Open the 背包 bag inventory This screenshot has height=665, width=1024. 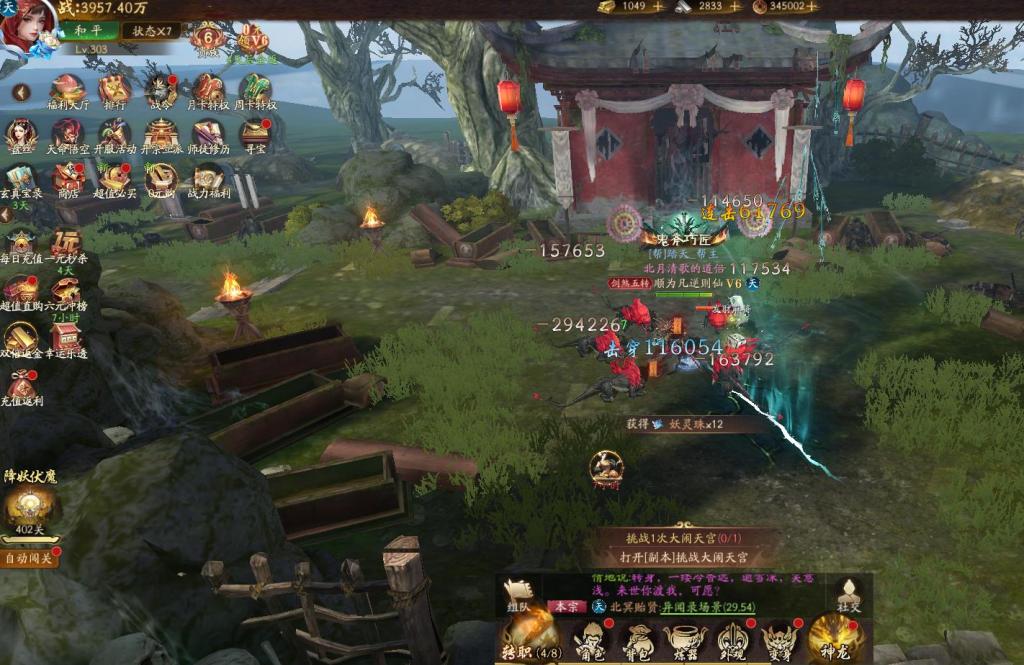(x=636, y=640)
